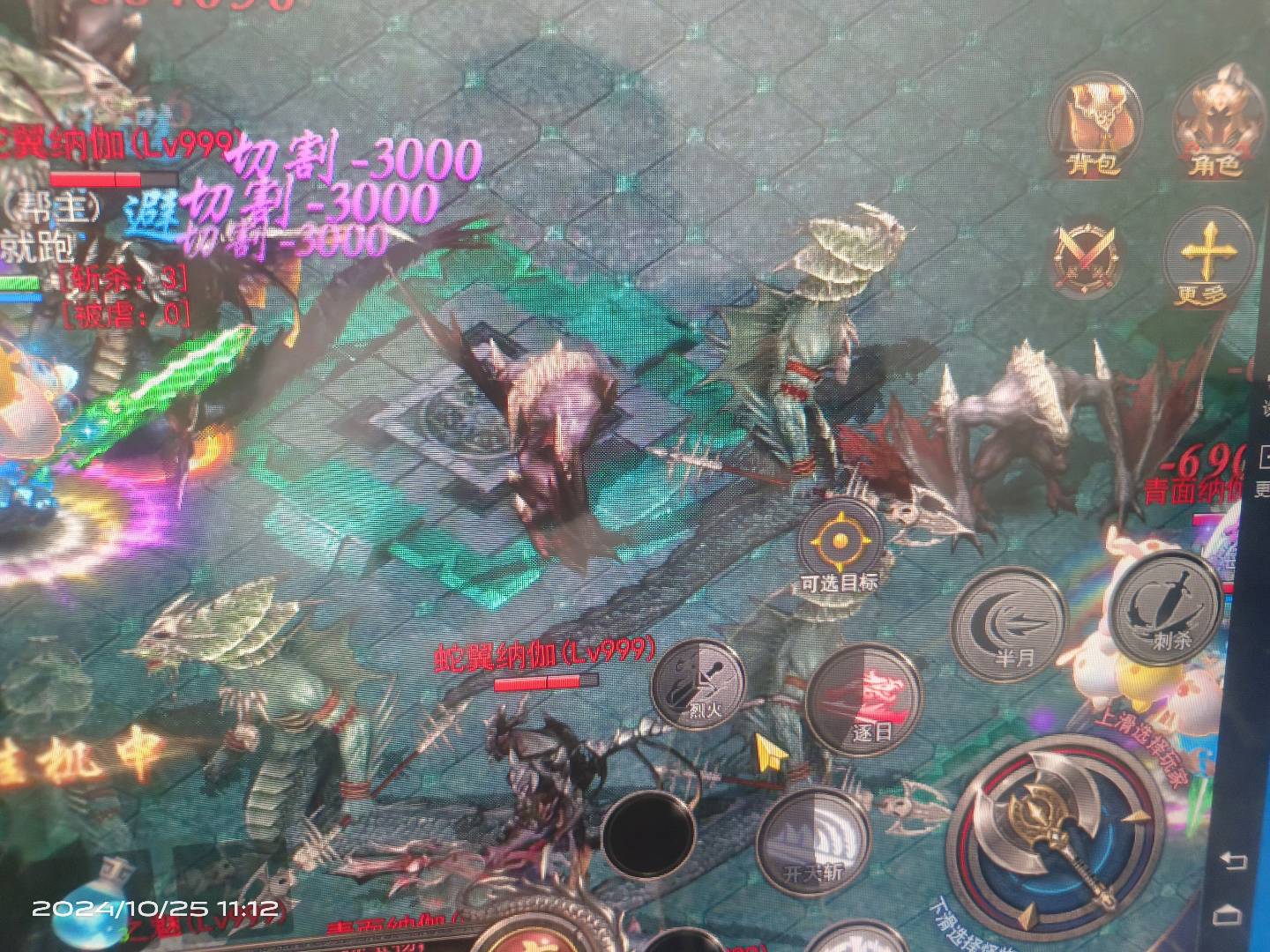Use the 刺杀 assassinate skill
This screenshot has height=952, width=1270.
[1168, 608]
